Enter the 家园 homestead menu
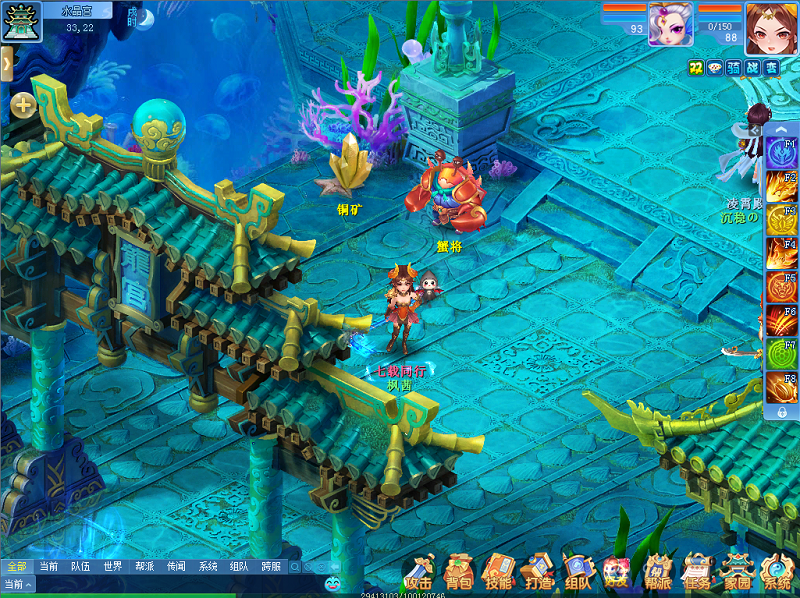The image size is (800, 598). pos(737,572)
